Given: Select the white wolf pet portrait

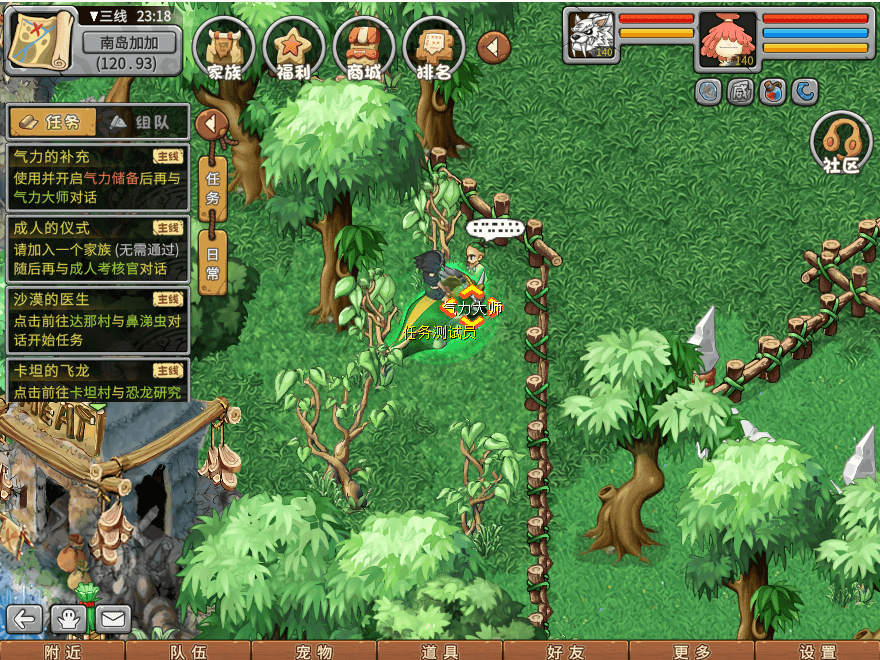Looking at the screenshot, I should [590, 37].
